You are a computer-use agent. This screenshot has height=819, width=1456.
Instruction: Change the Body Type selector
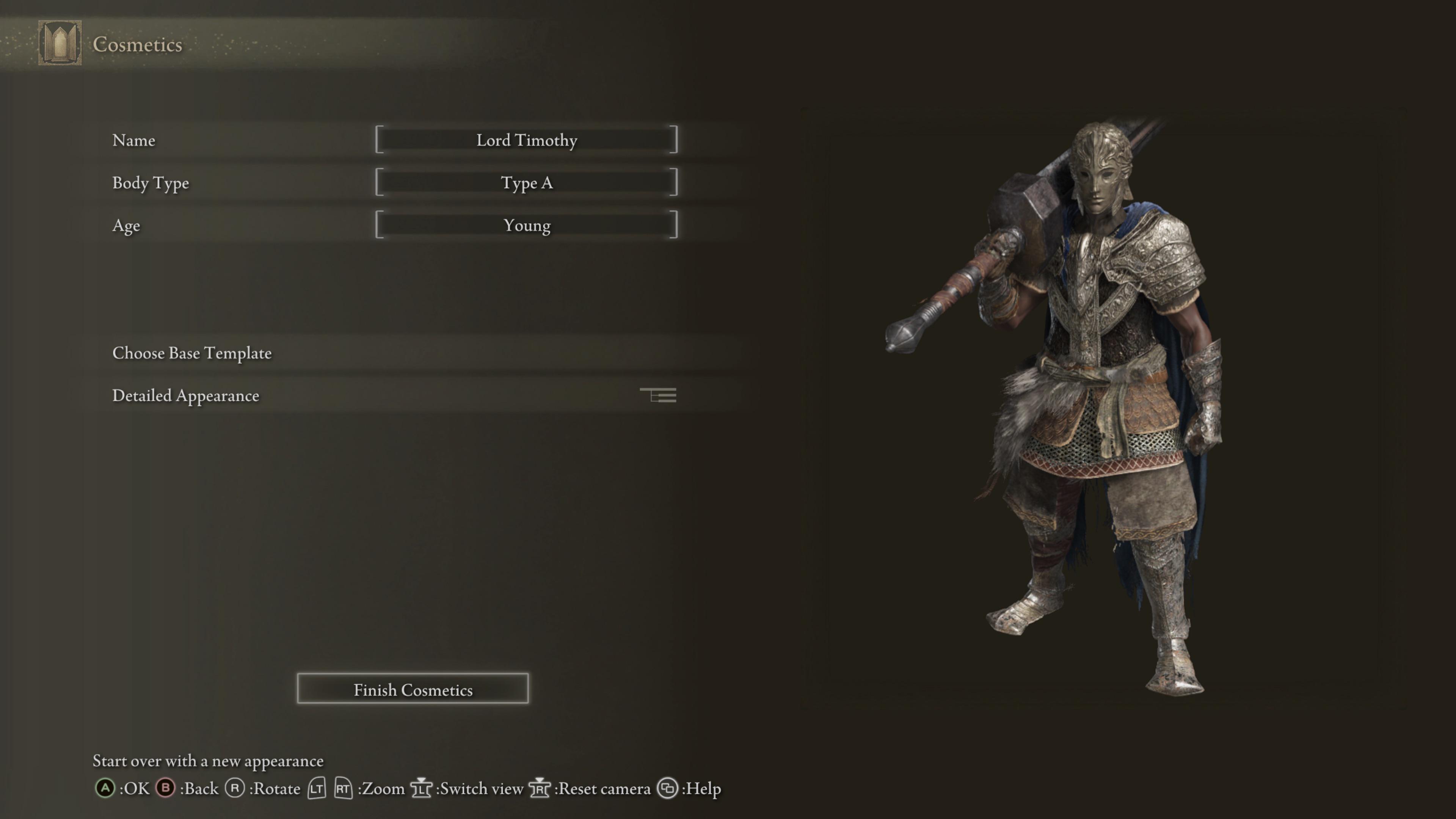[526, 182]
